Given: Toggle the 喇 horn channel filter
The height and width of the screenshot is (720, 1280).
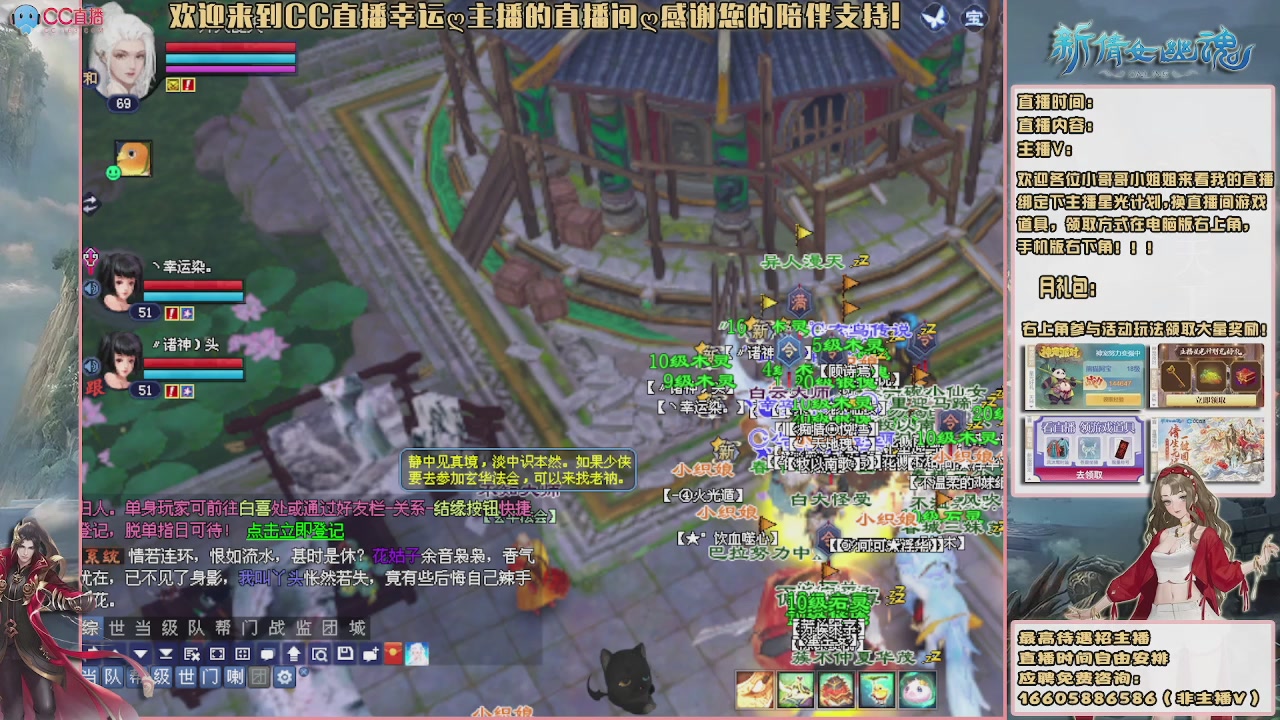Looking at the screenshot, I should 236,677.
